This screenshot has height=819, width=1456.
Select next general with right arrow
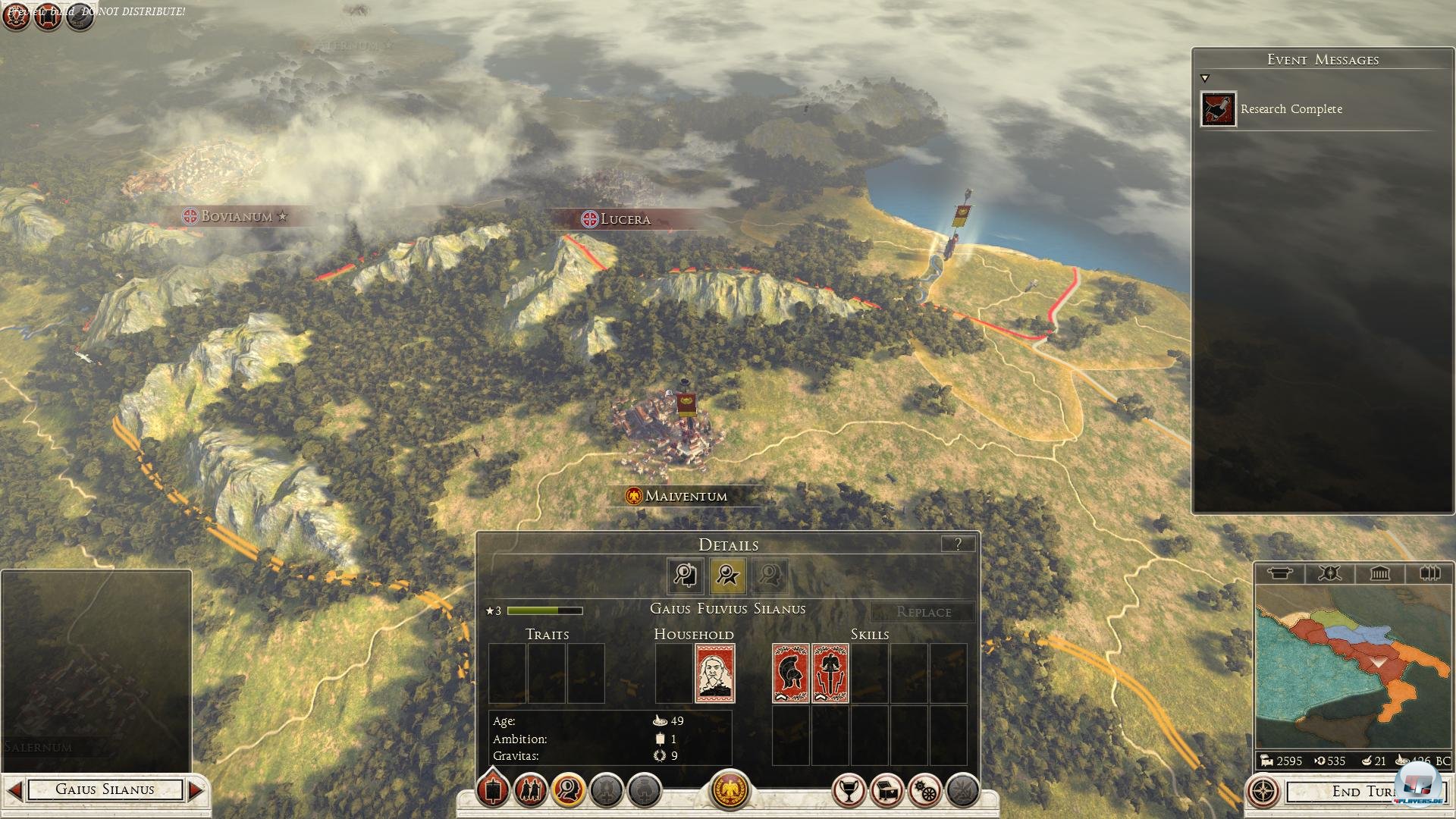(196, 790)
